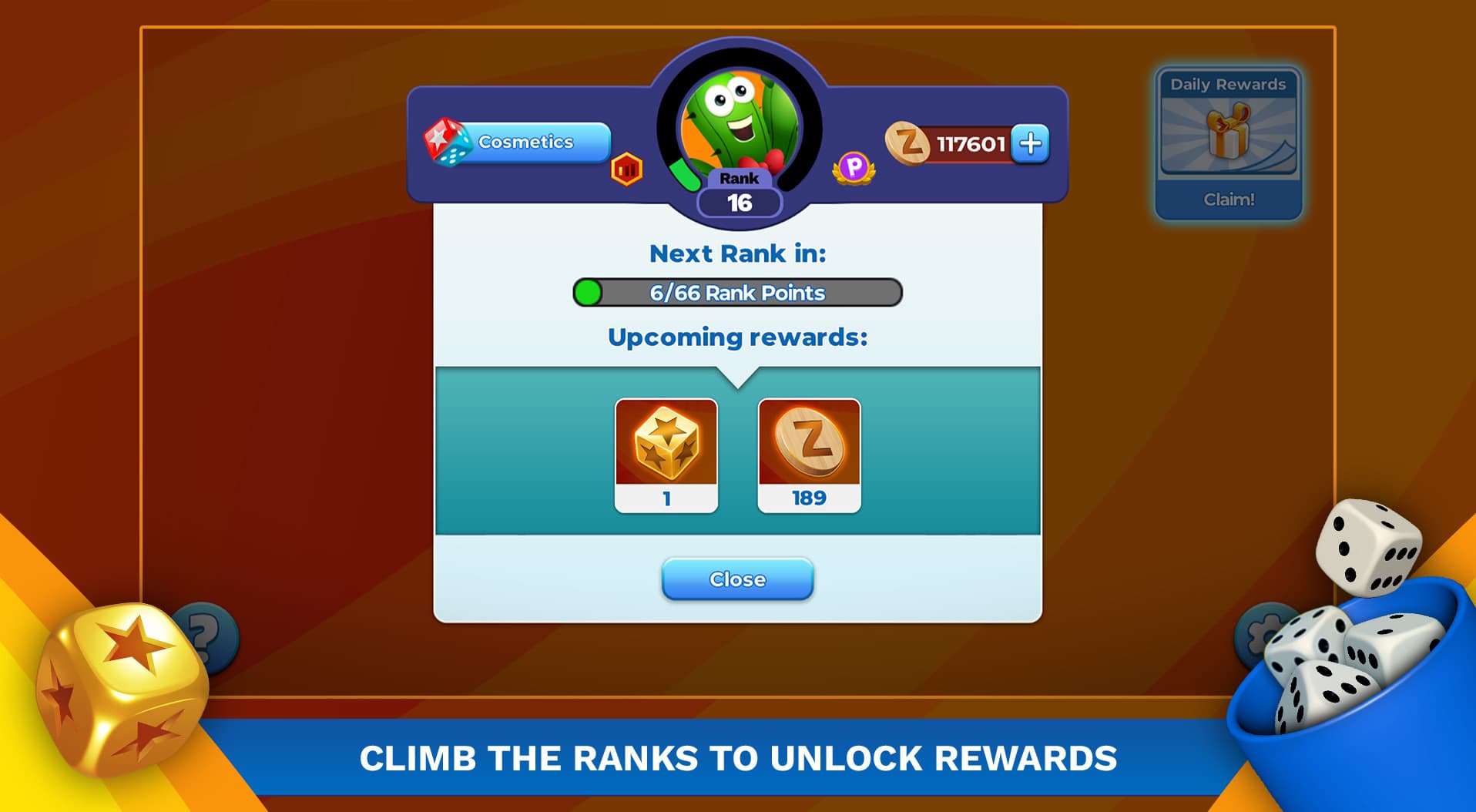The width and height of the screenshot is (1476, 812).
Task: Click the Rank 16 badge
Action: 737,190
